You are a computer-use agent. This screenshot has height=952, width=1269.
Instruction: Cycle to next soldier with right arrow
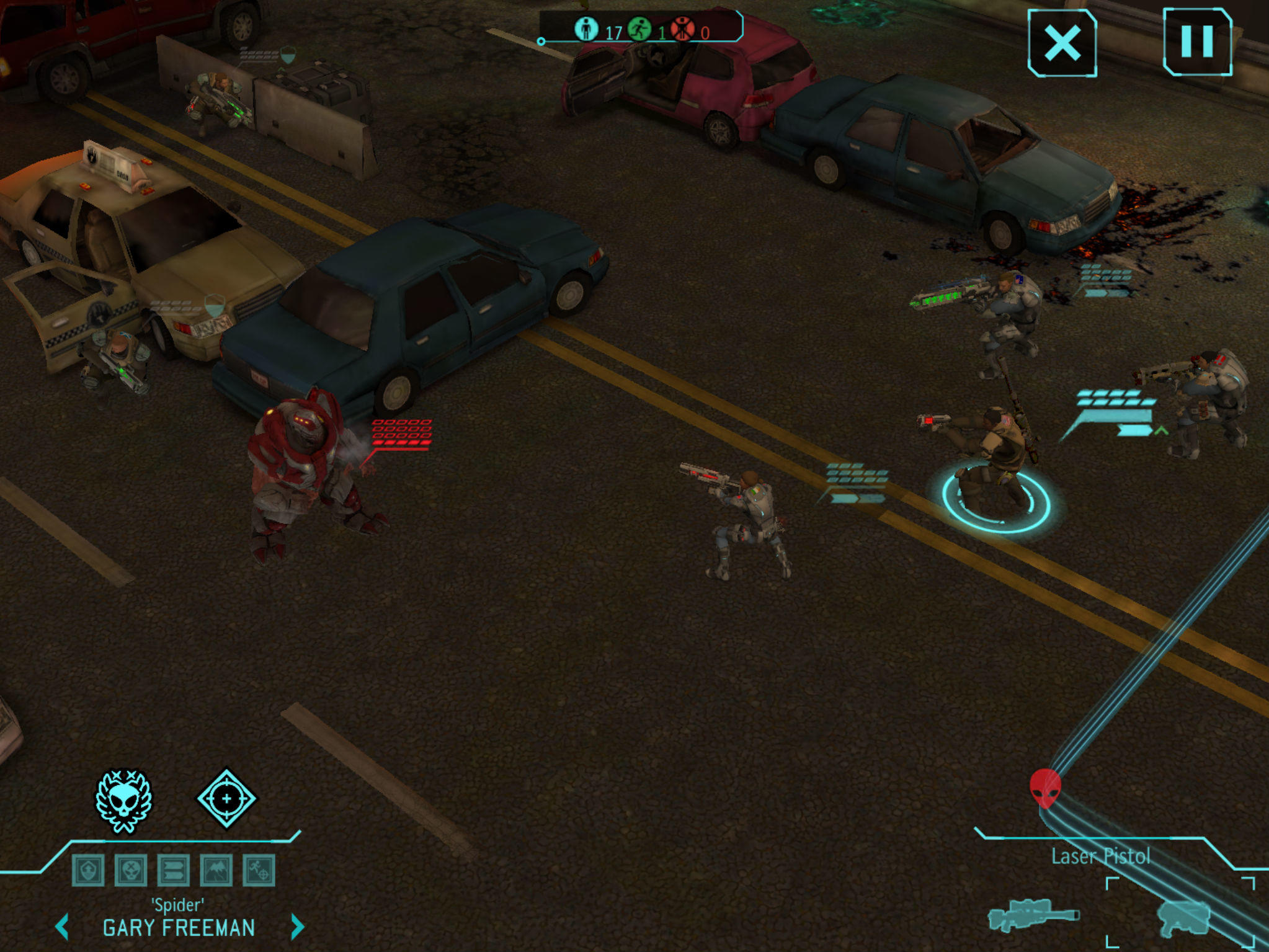tap(297, 927)
